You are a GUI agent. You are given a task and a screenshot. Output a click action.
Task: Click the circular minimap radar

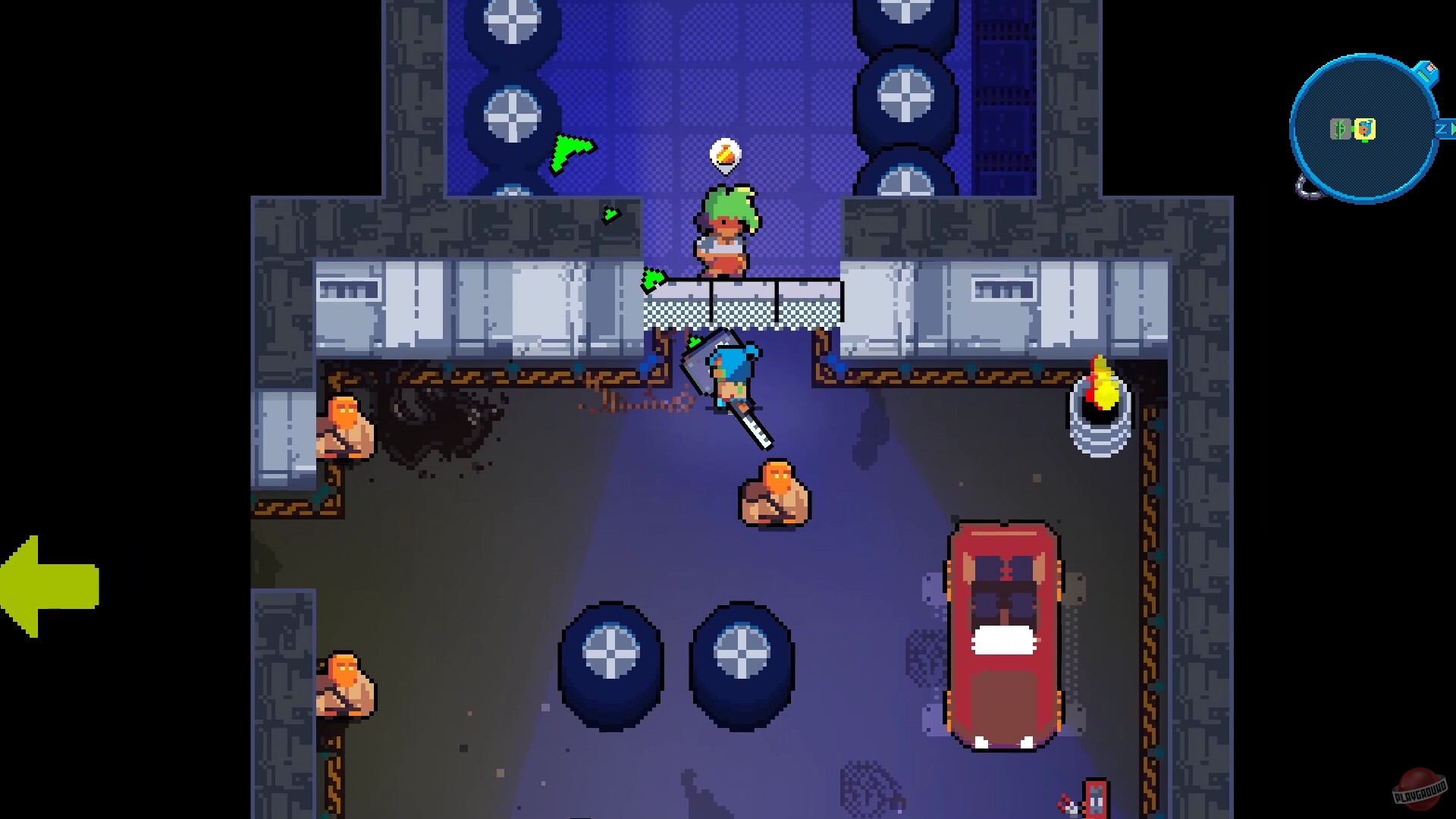point(1363,129)
